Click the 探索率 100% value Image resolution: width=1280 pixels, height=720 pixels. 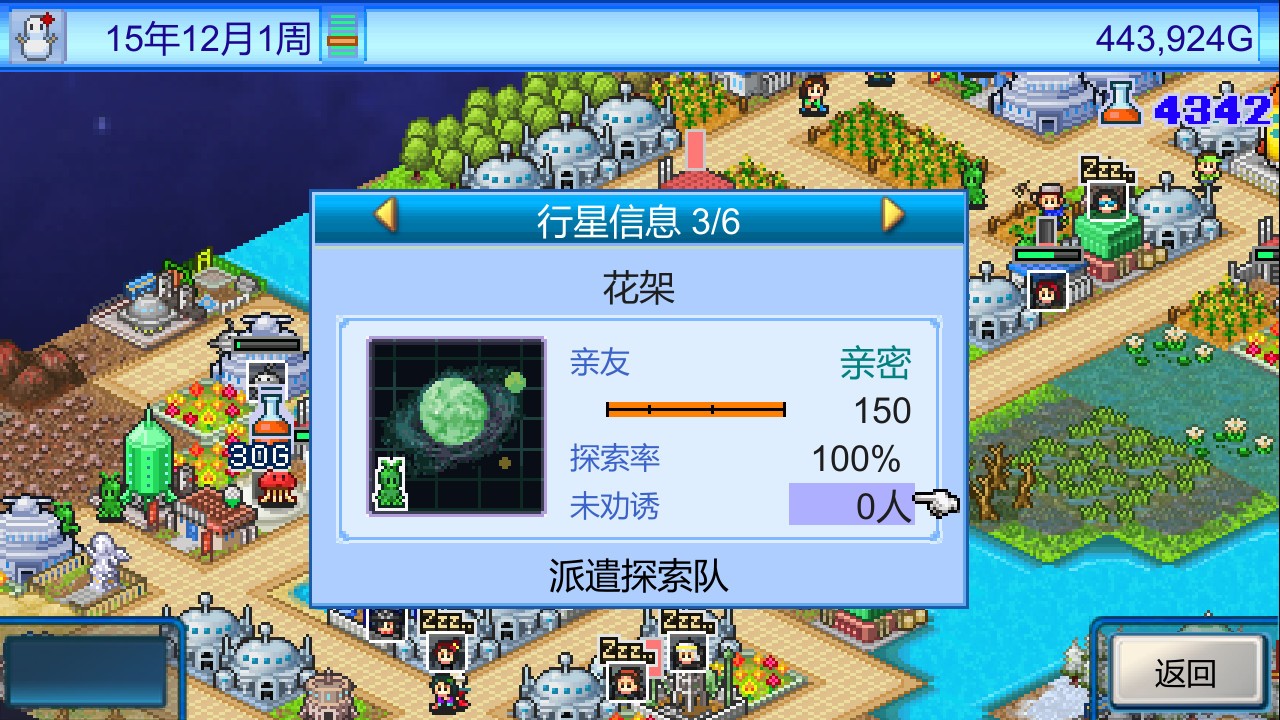pyautogui.click(x=855, y=457)
